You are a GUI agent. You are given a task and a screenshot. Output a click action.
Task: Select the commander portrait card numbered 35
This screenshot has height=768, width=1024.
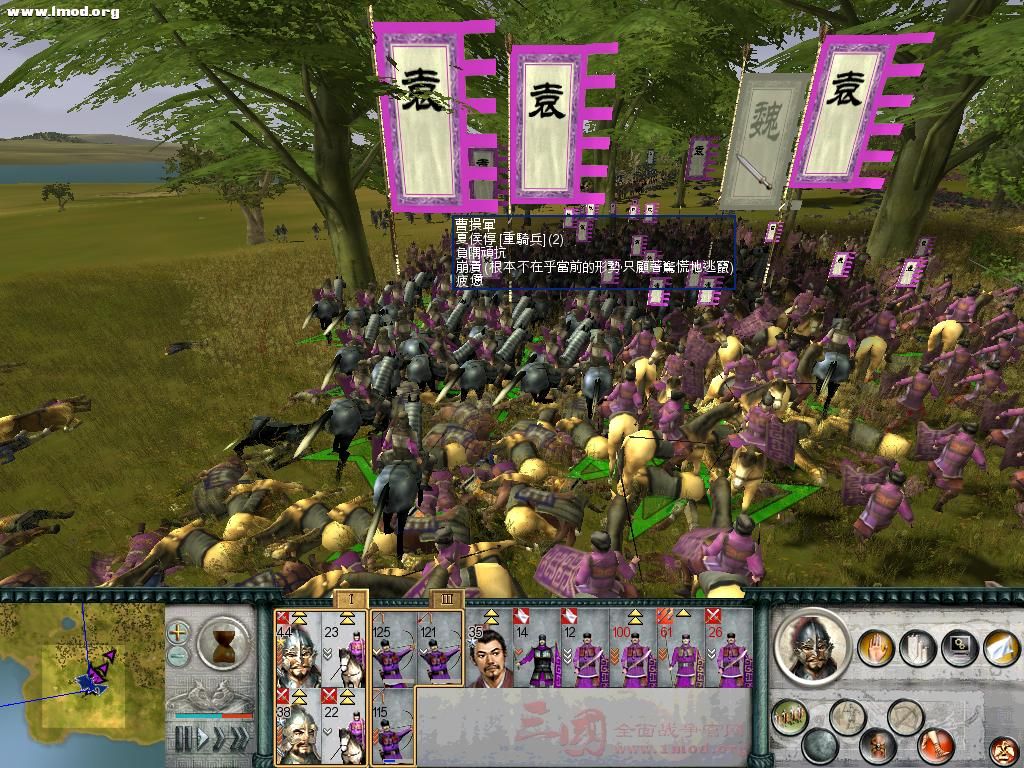pyautogui.click(x=490, y=647)
